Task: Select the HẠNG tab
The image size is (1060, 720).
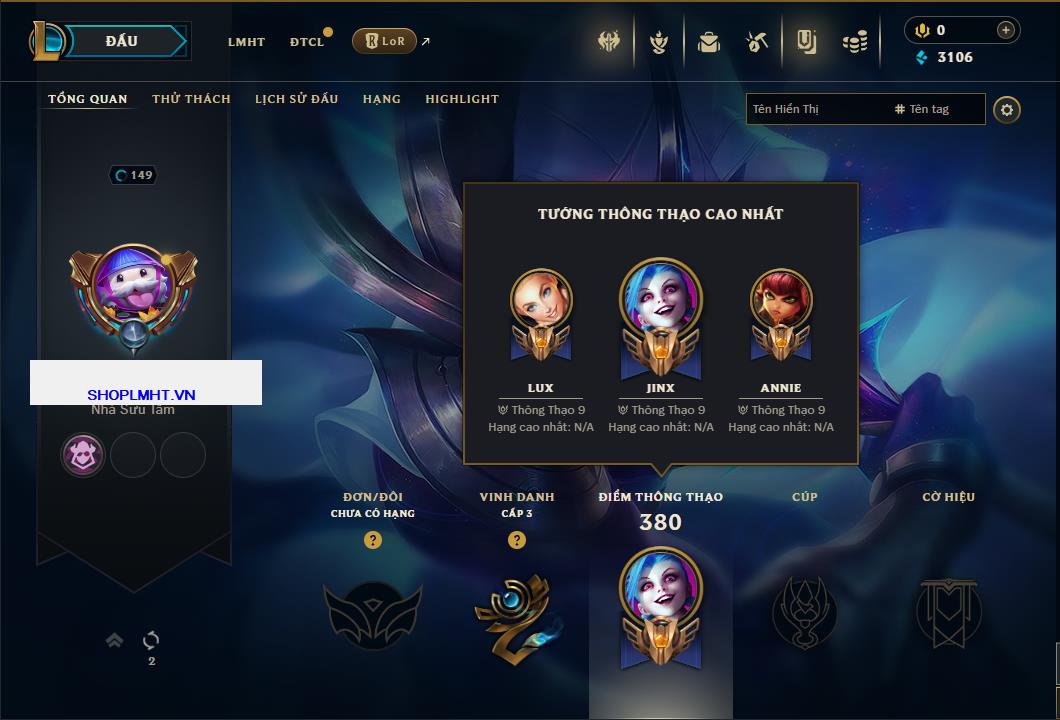Action: [381, 99]
